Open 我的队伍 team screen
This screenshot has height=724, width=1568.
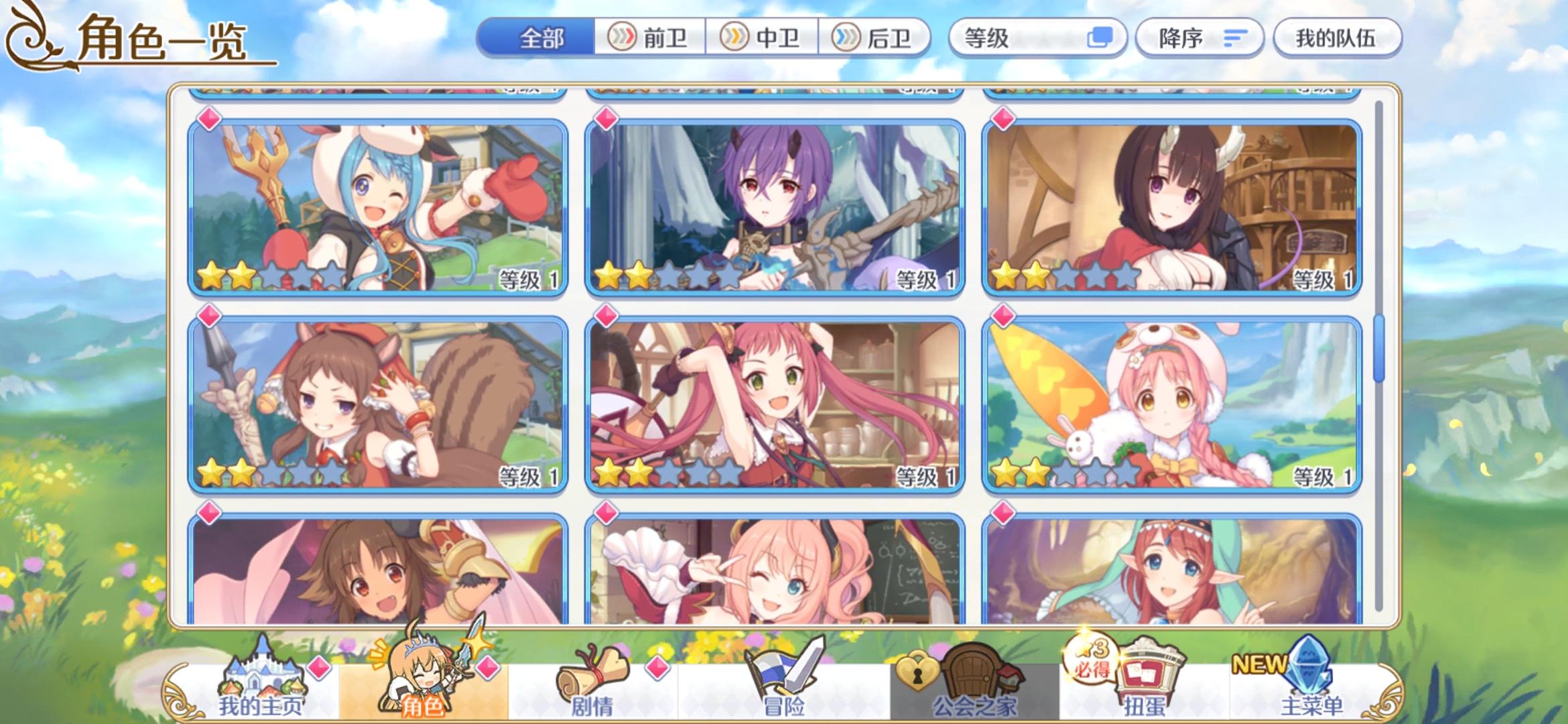pos(1336,38)
